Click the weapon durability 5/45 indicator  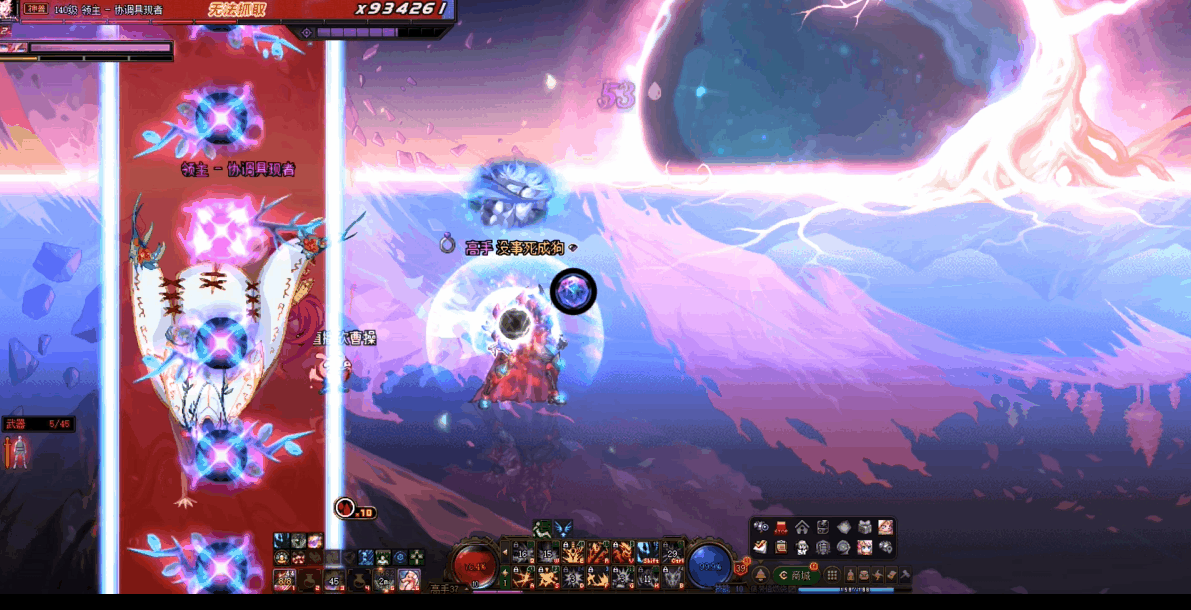coord(38,424)
